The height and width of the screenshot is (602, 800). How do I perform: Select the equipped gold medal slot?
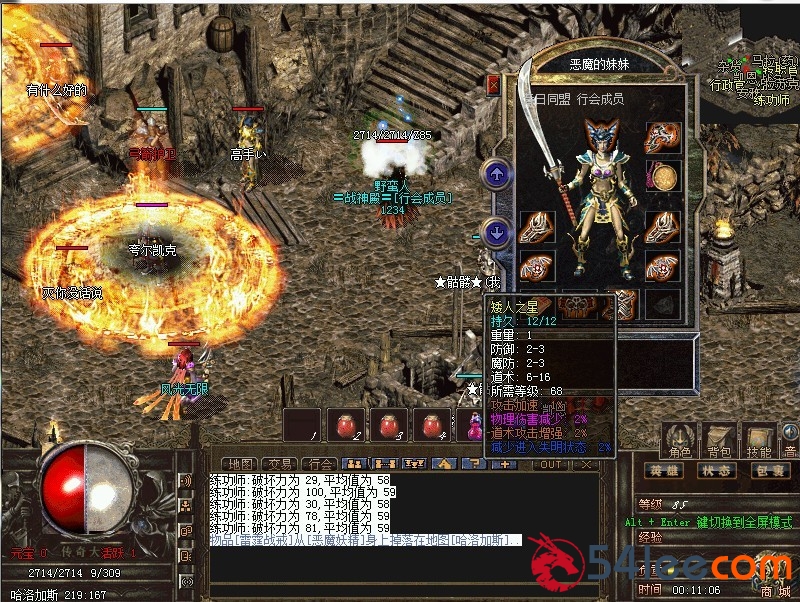click(x=662, y=177)
